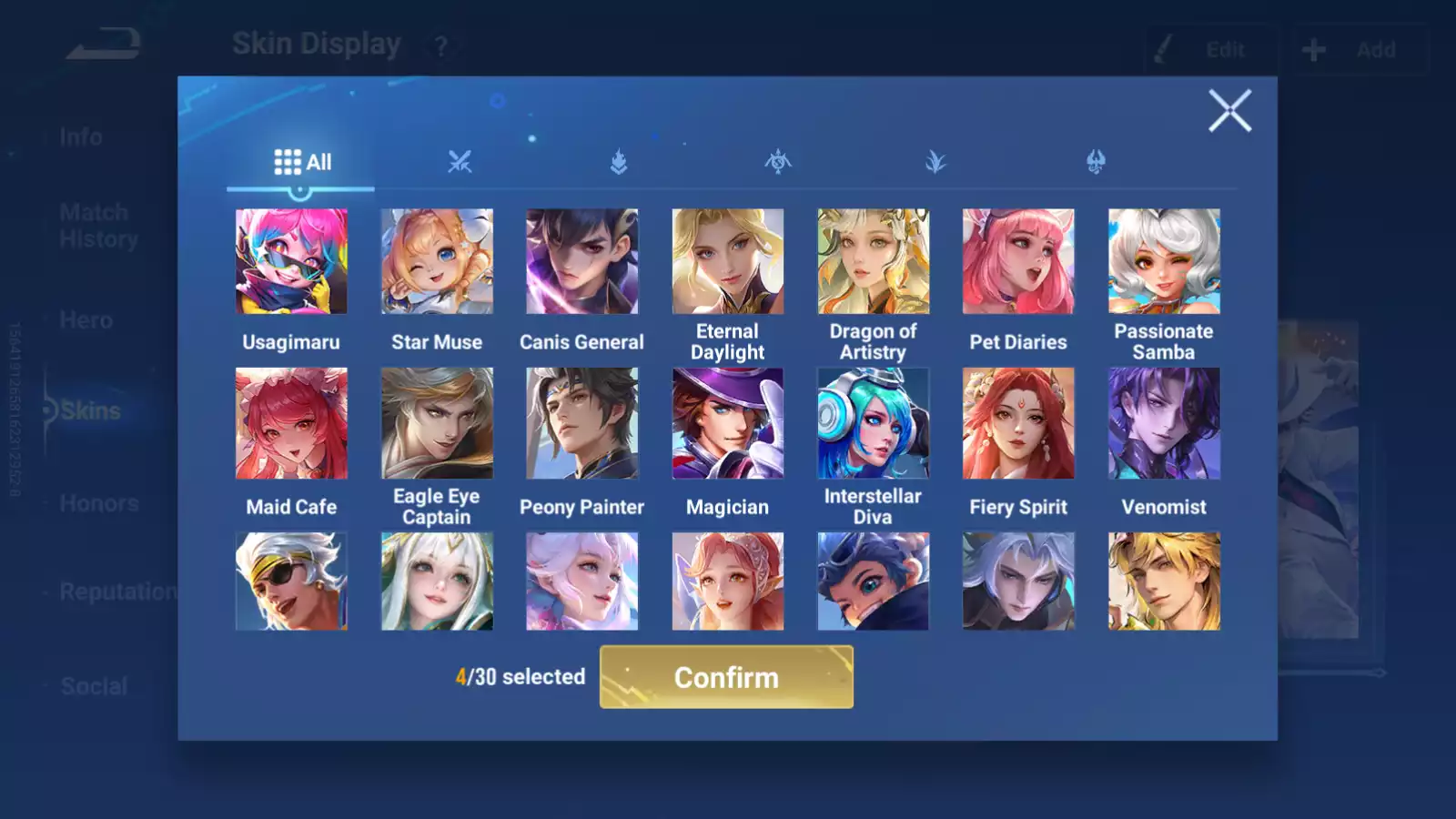The height and width of the screenshot is (819, 1456).
Task: Switch to the All skins tab
Action: (x=302, y=162)
